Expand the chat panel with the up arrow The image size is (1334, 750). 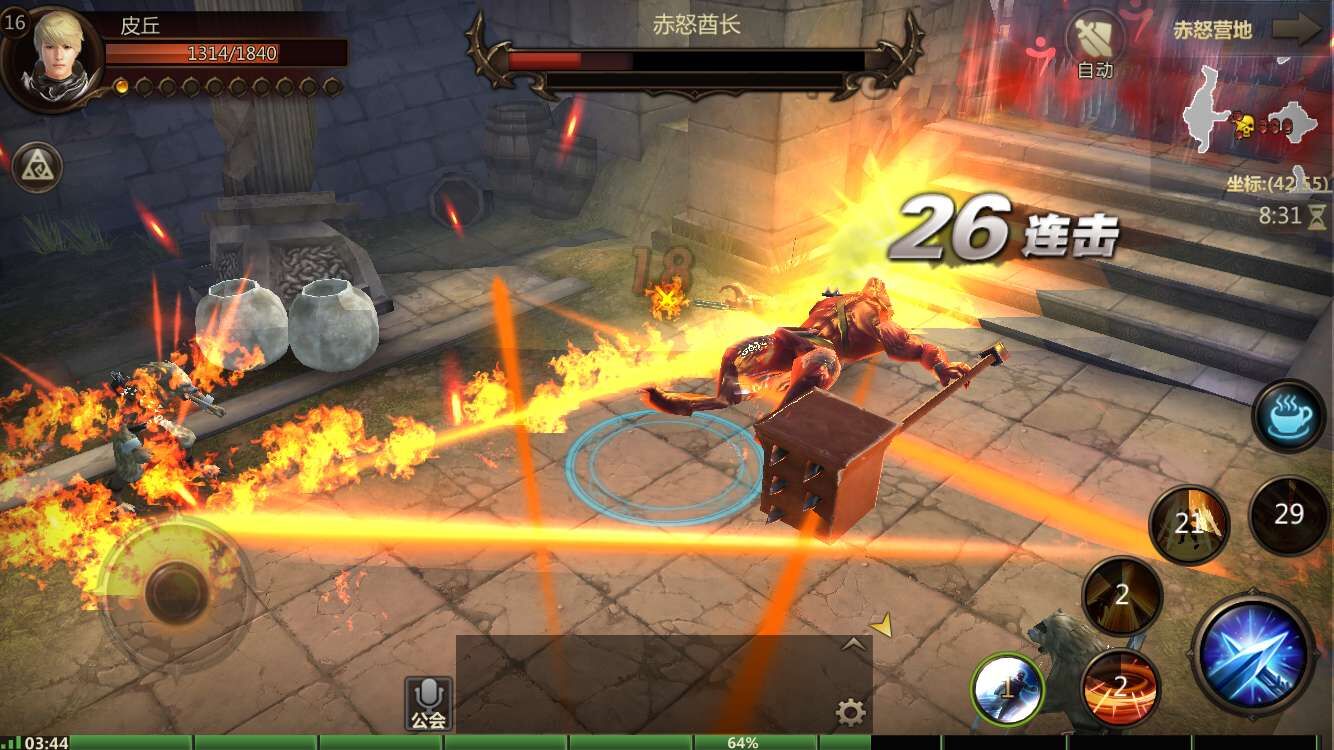[x=853, y=645]
